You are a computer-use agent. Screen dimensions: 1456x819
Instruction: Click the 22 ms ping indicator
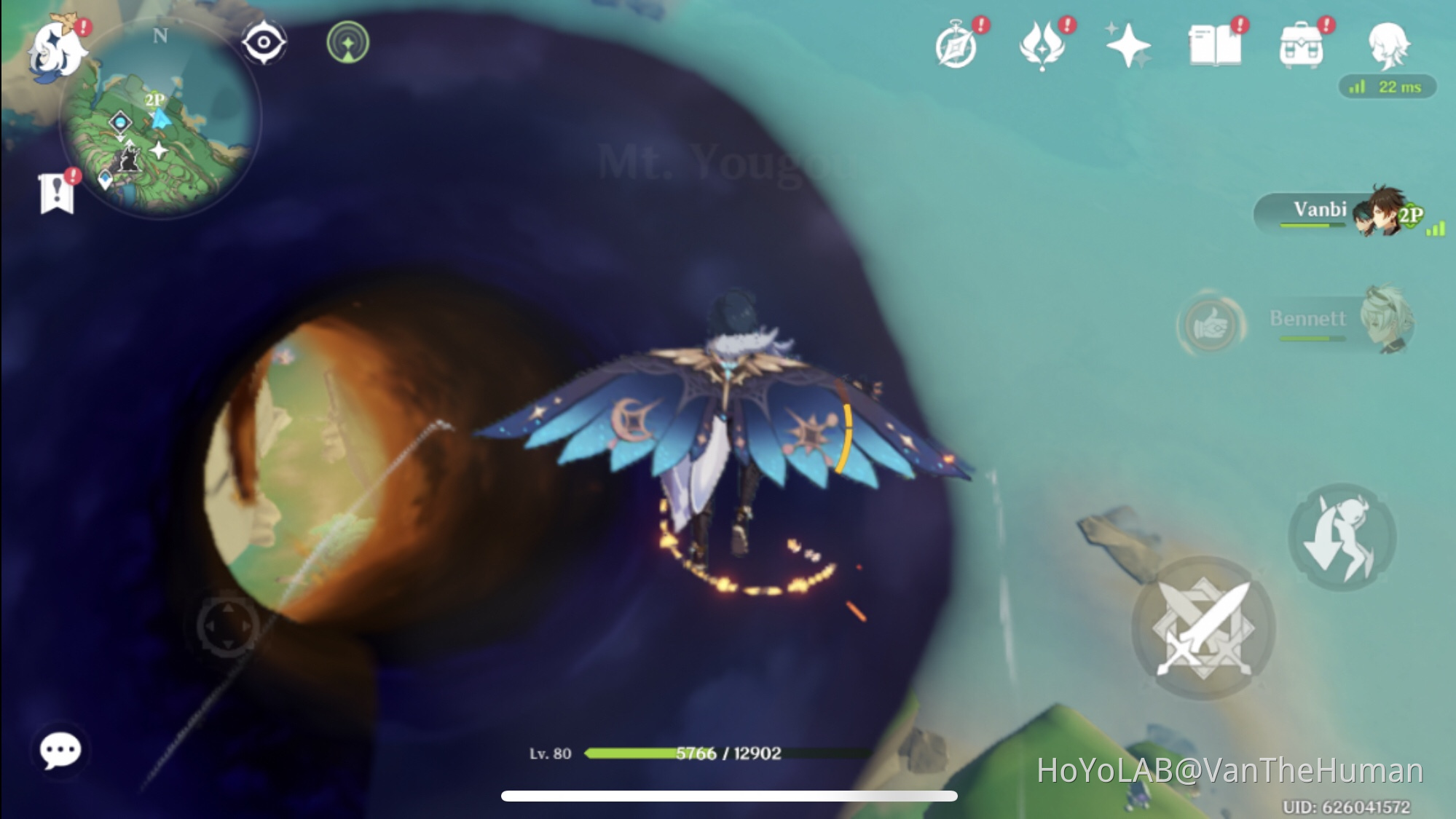tap(1389, 86)
